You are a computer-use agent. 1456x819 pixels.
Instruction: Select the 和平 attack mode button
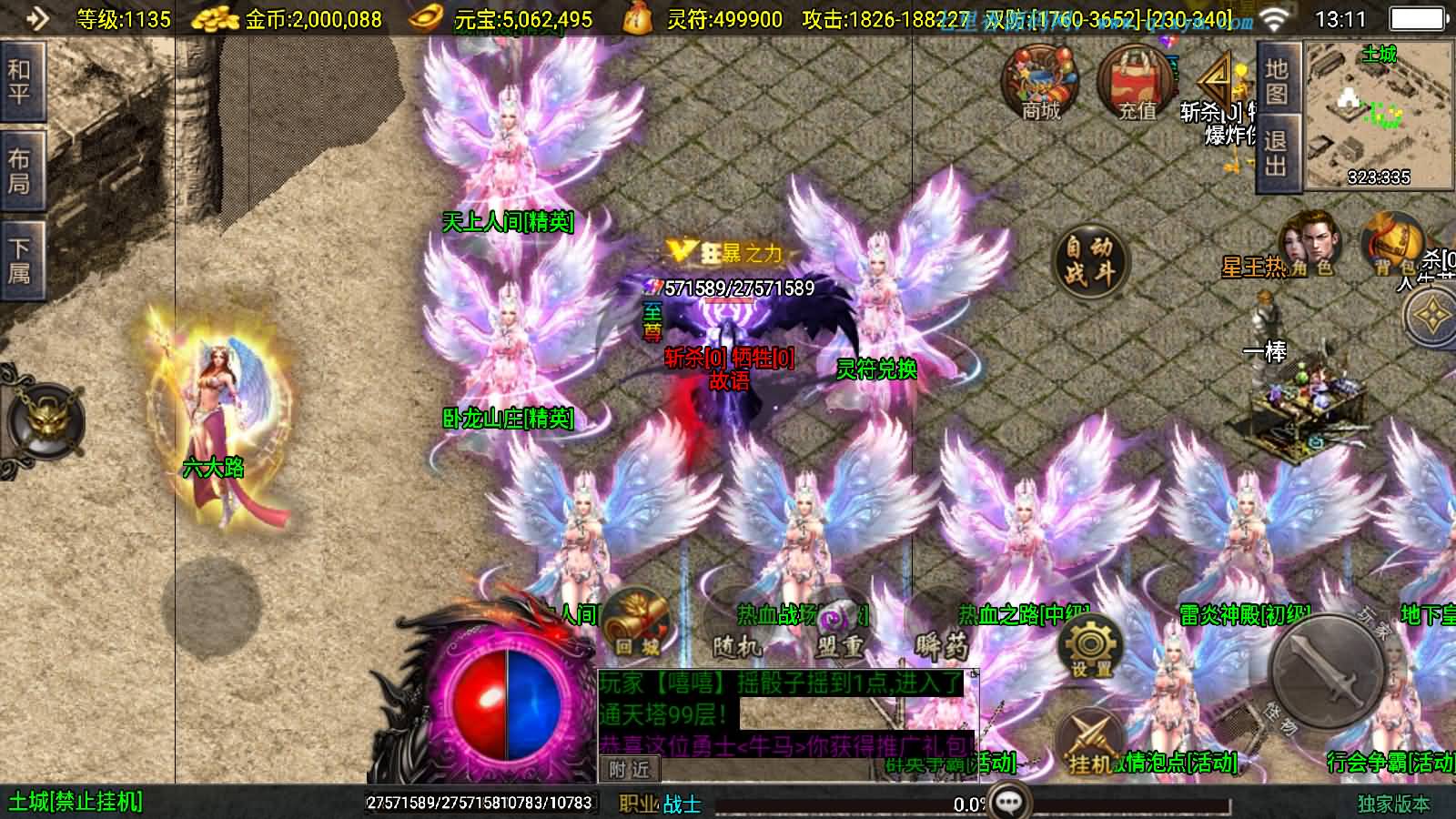[20, 82]
